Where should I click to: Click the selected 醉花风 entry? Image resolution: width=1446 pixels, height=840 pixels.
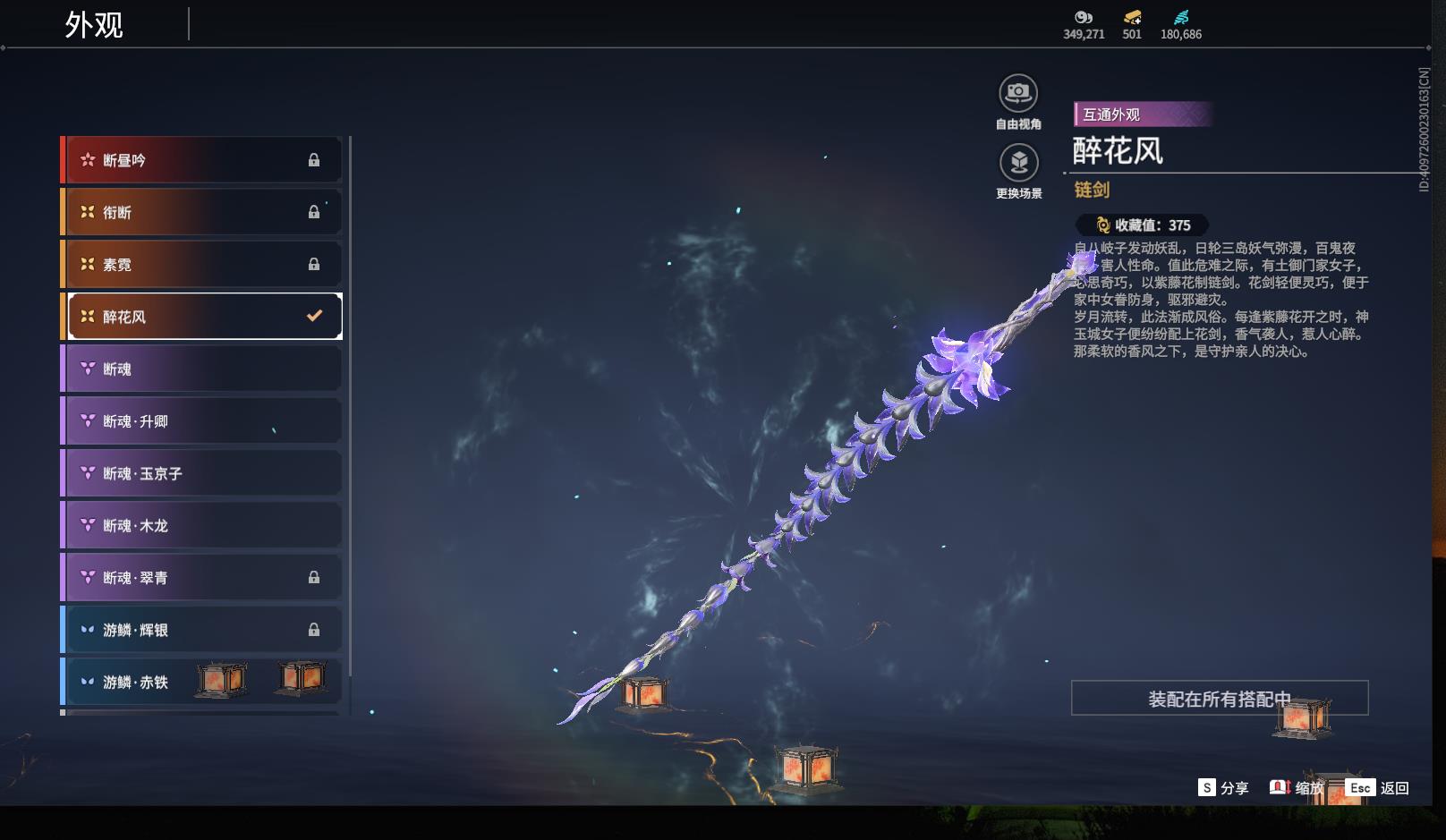pos(204,317)
